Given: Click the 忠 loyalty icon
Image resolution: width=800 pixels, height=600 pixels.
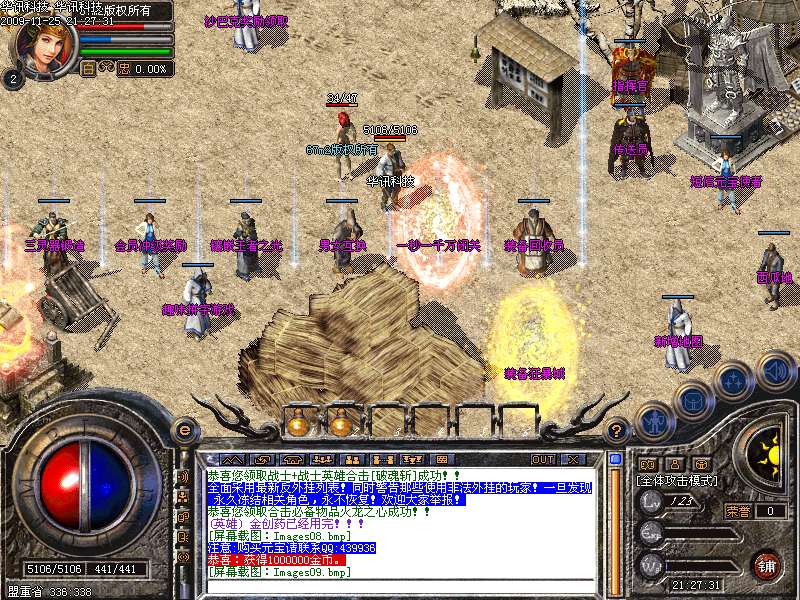Looking at the screenshot, I should [124, 69].
